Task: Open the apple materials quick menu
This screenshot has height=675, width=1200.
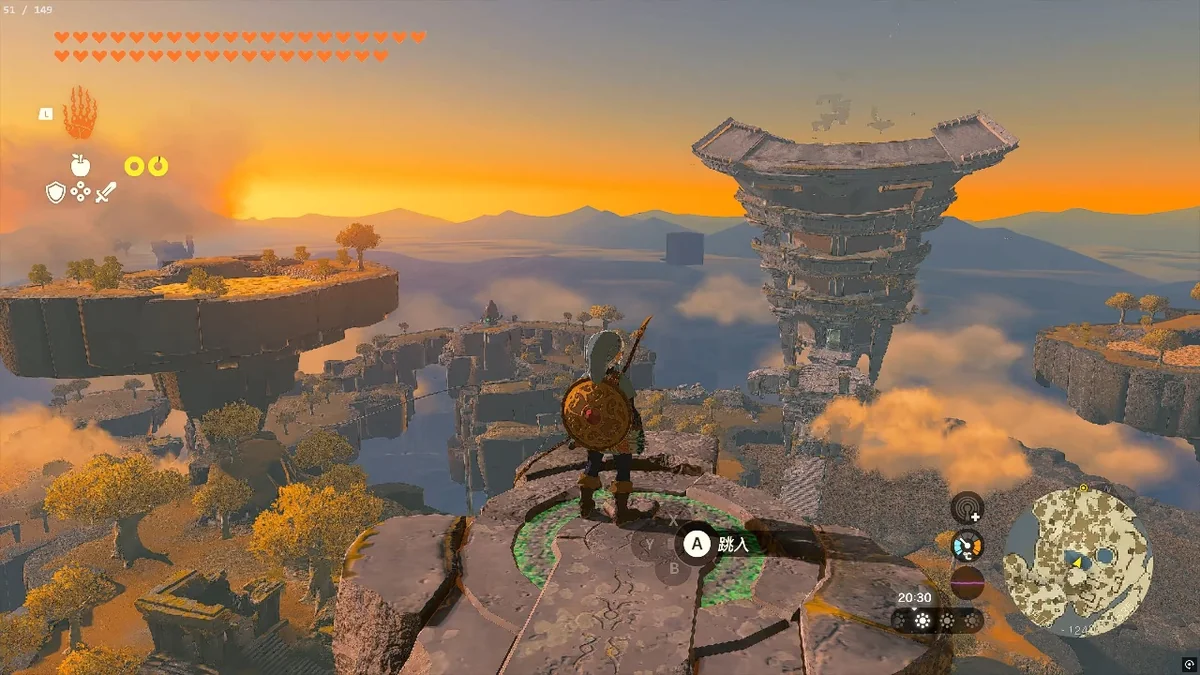Action: tap(80, 165)
